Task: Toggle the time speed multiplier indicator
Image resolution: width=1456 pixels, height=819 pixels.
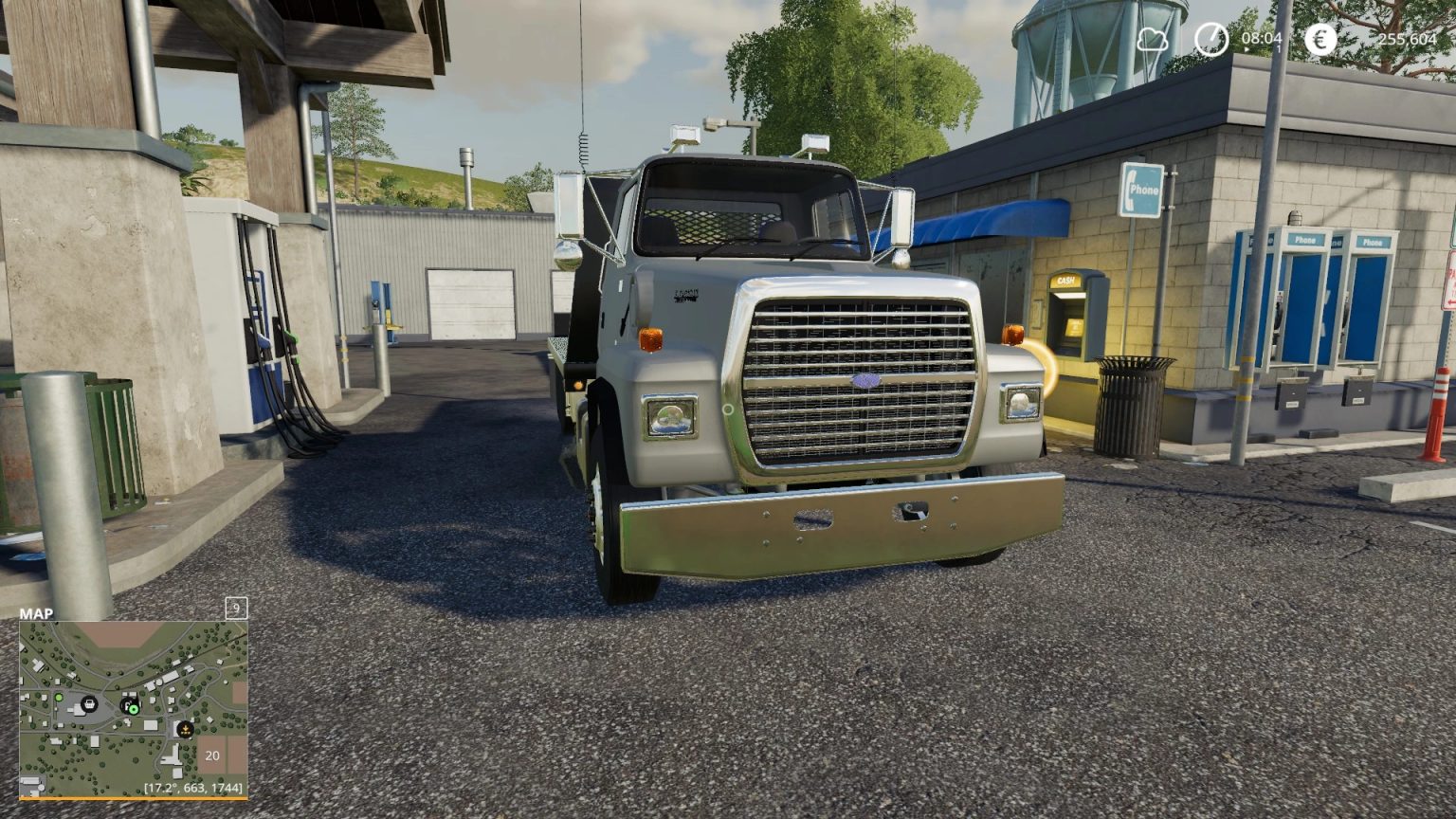Action: (1279, 49)
